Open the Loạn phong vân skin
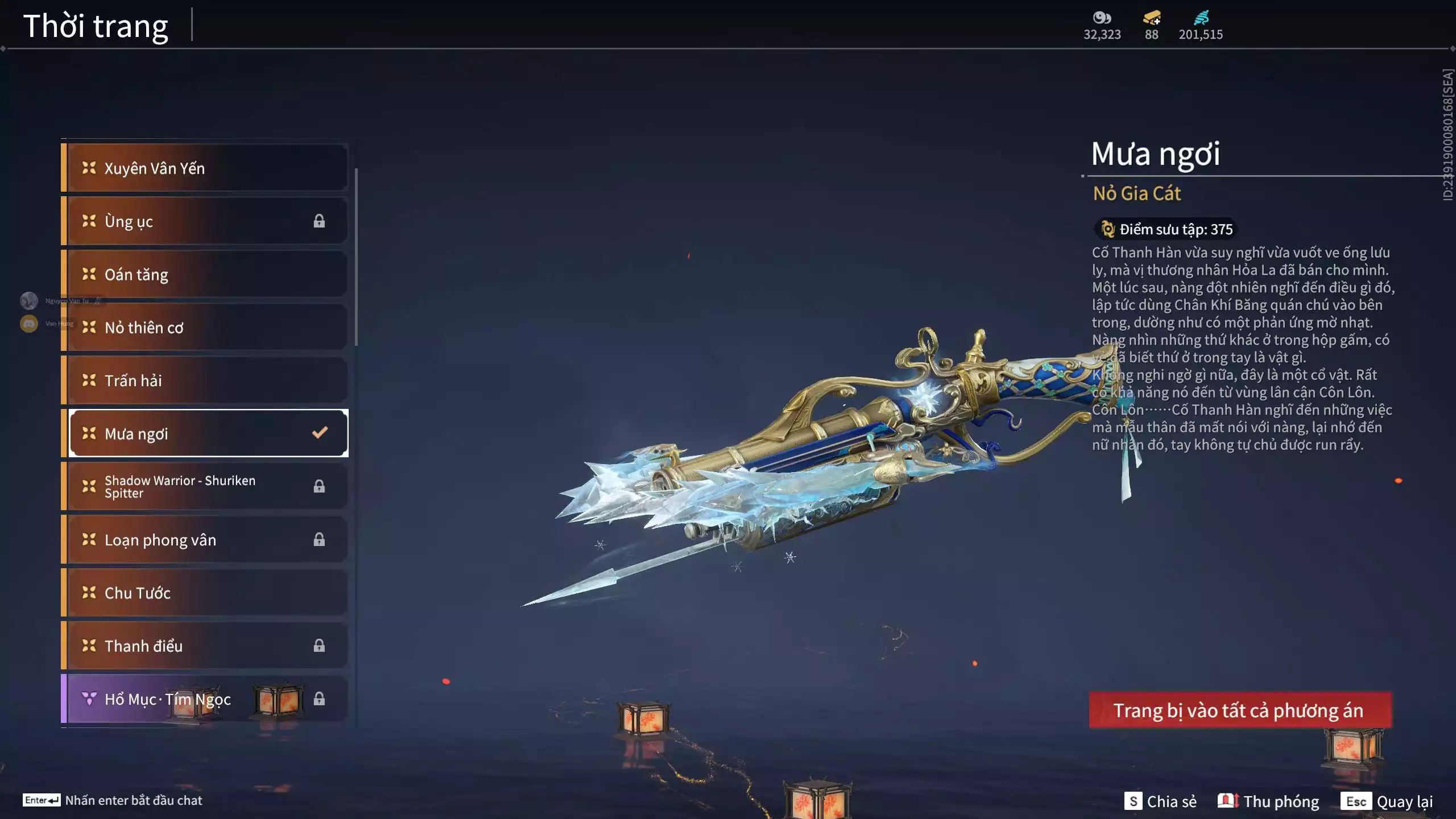This screenshot has height=819, width=1456. click(x=205, y=540)
